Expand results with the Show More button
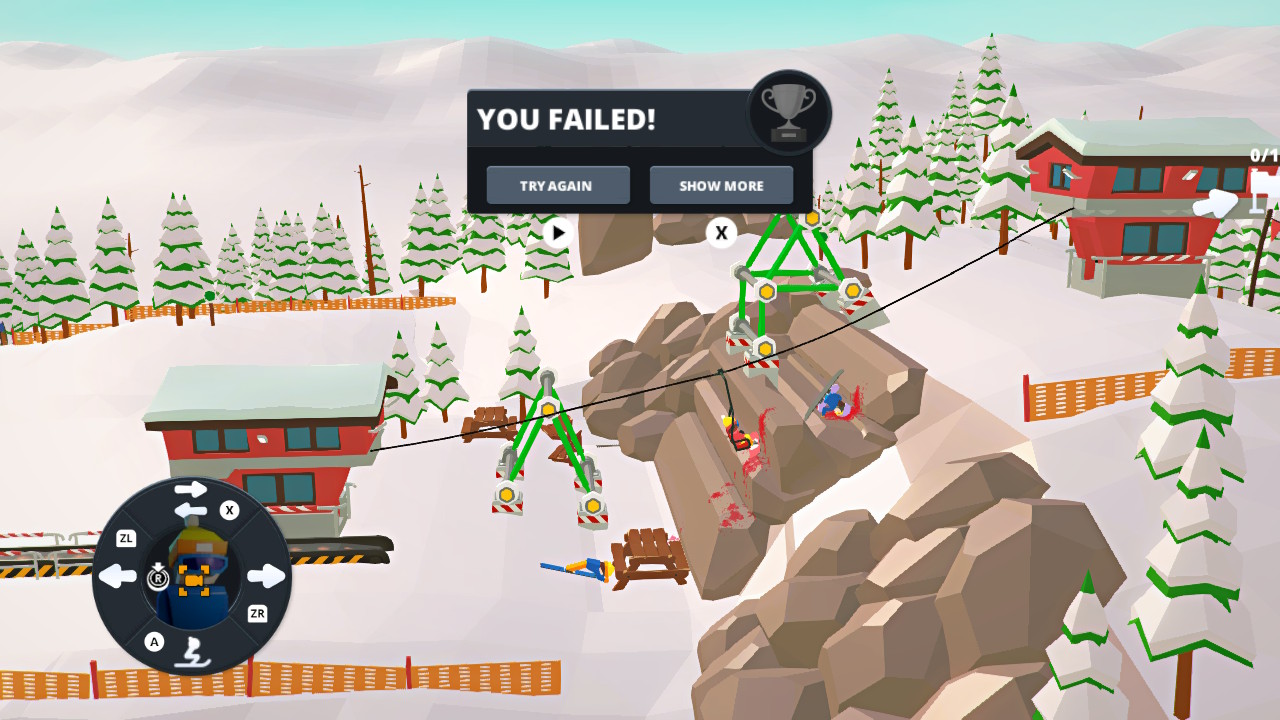The image size is (1280, 720). click(721, 185)
